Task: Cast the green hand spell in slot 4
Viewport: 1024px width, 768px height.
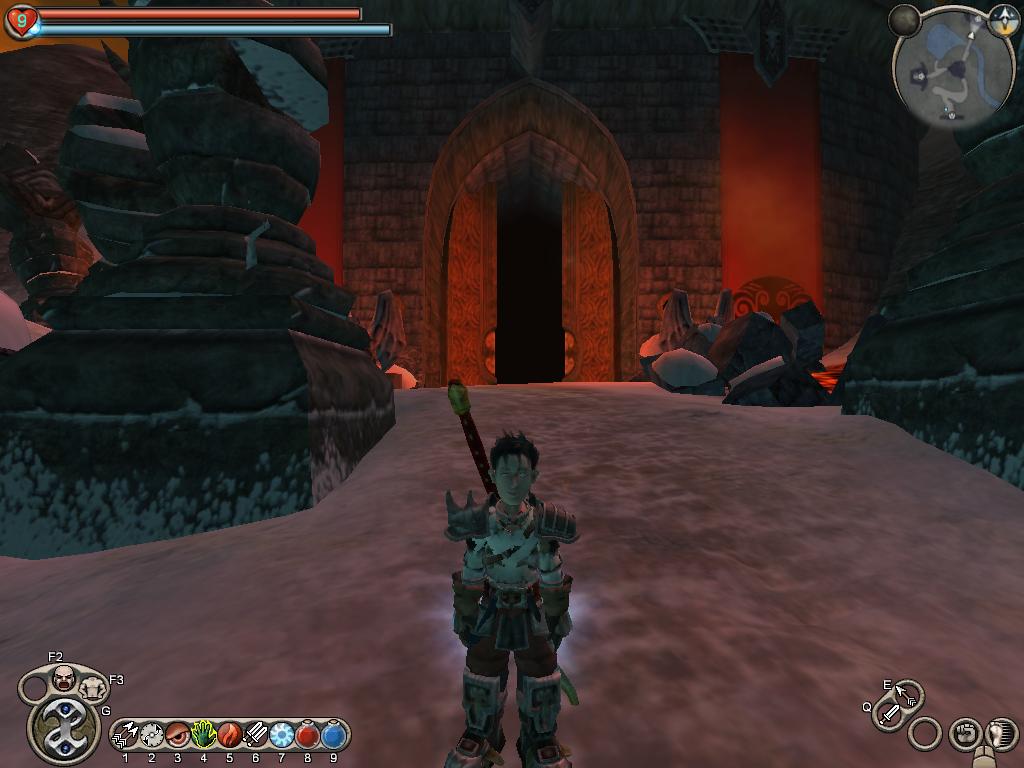Action: 204,736
